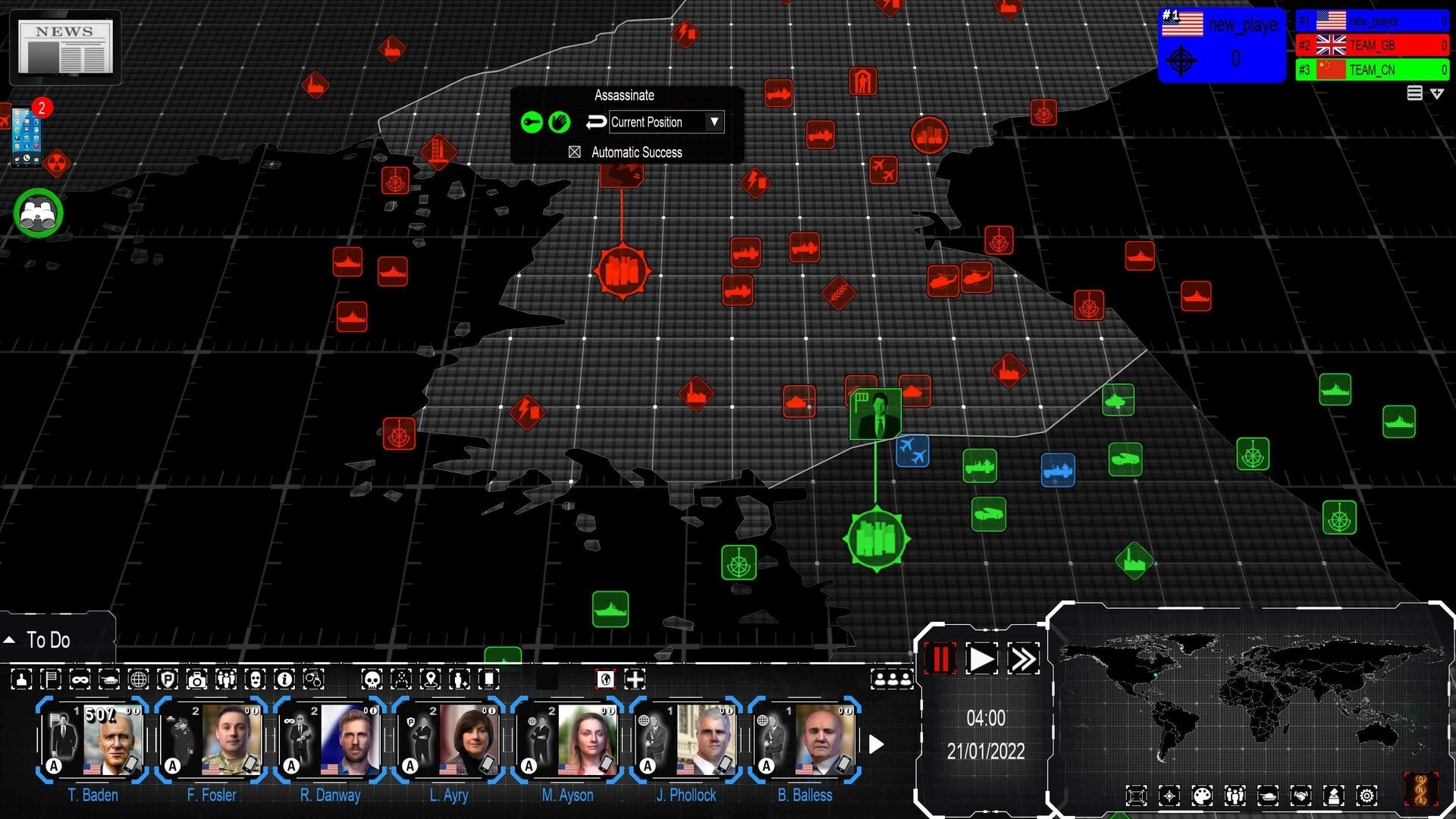
Task: Enable the Automatic Success checkbox
Action: (574, 152)
